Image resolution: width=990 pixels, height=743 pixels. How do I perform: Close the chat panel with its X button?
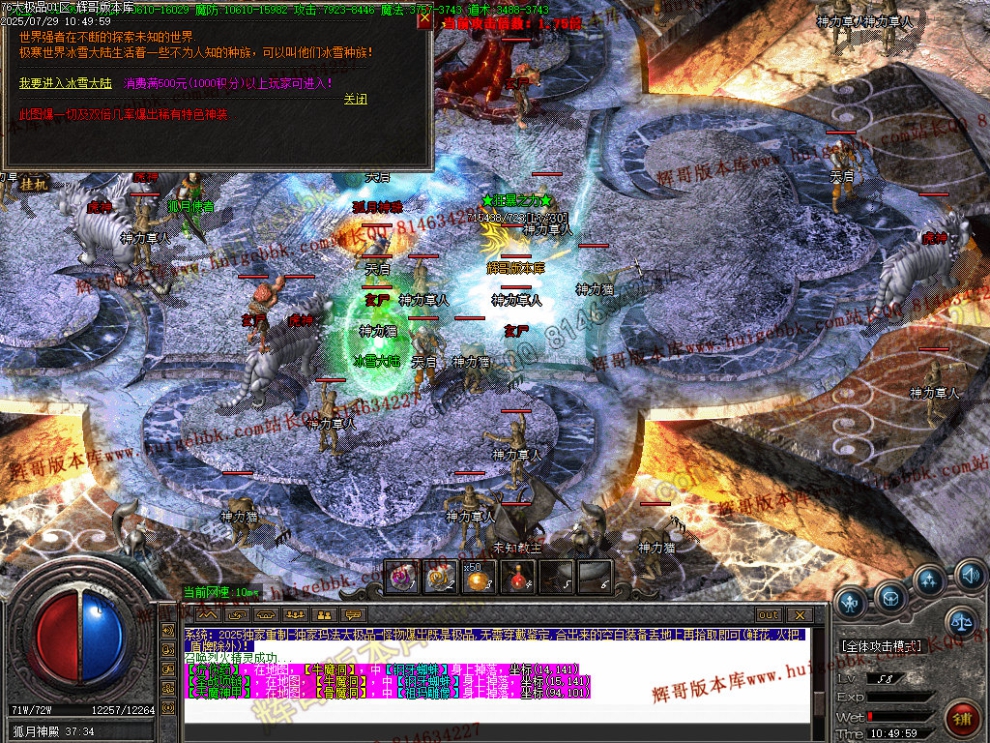(799, 614)
